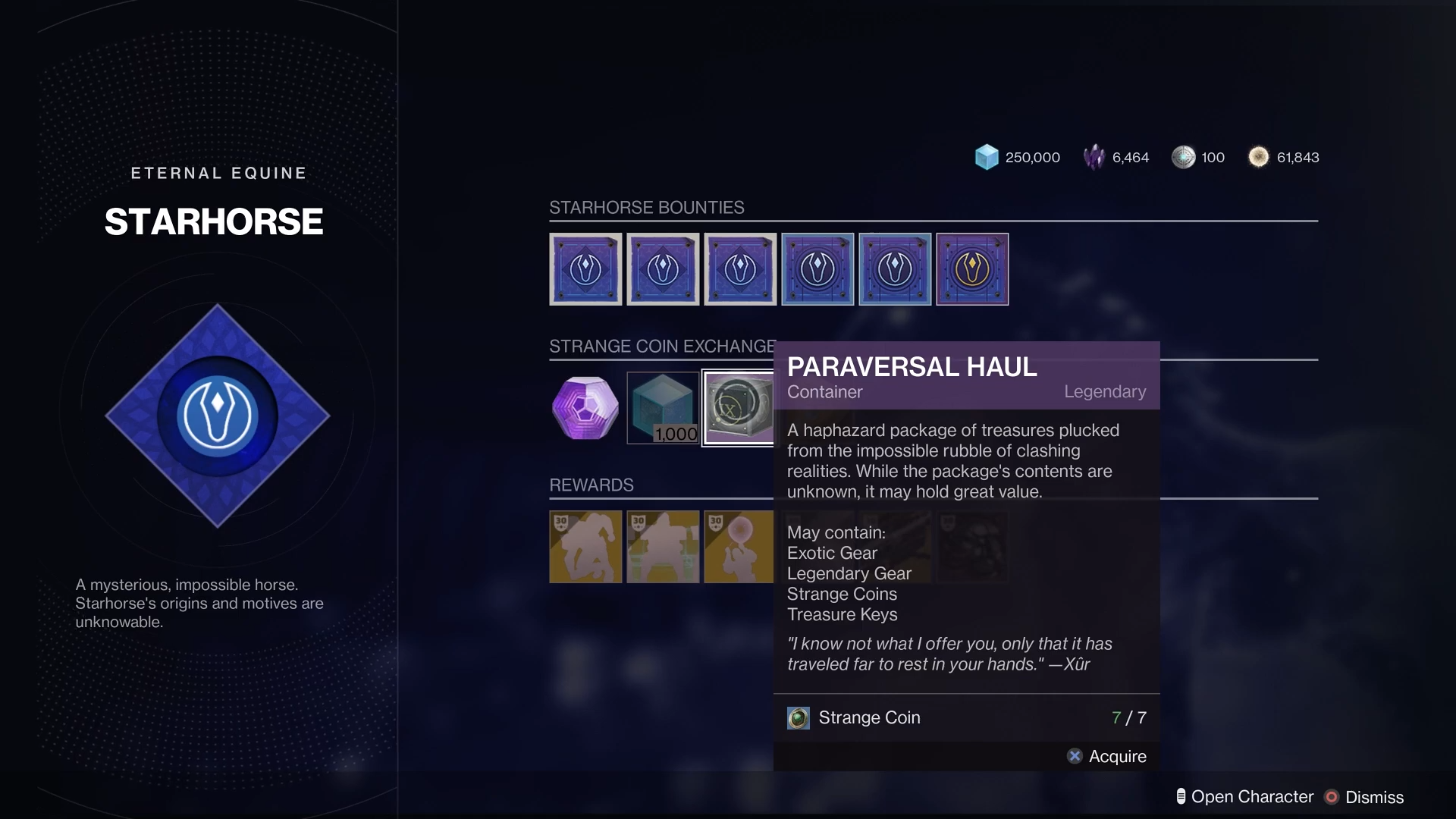Buy the 1,000 Glimmer cube
The image size is (1456, 819).
[663, 408]
